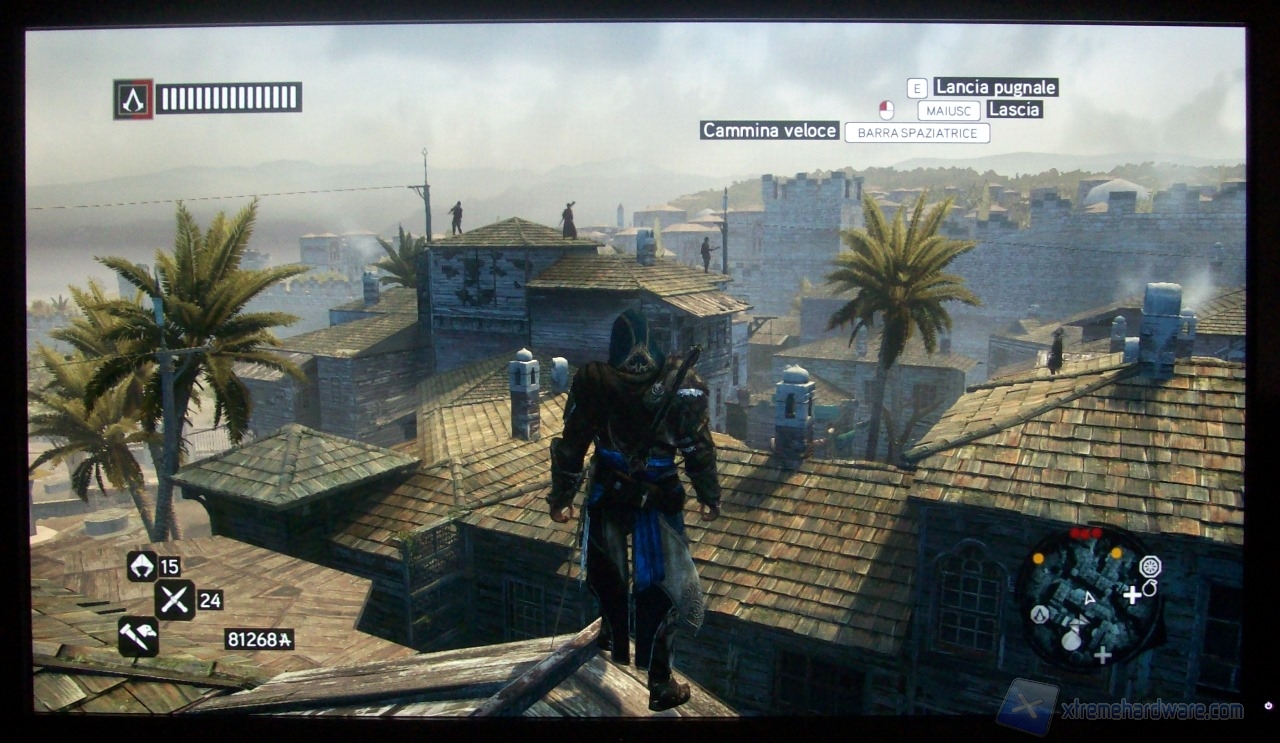The height and width of the screenshot is (743, 1280).
Task: Select the assassin hood recruits icon
Action: point(142,566)
